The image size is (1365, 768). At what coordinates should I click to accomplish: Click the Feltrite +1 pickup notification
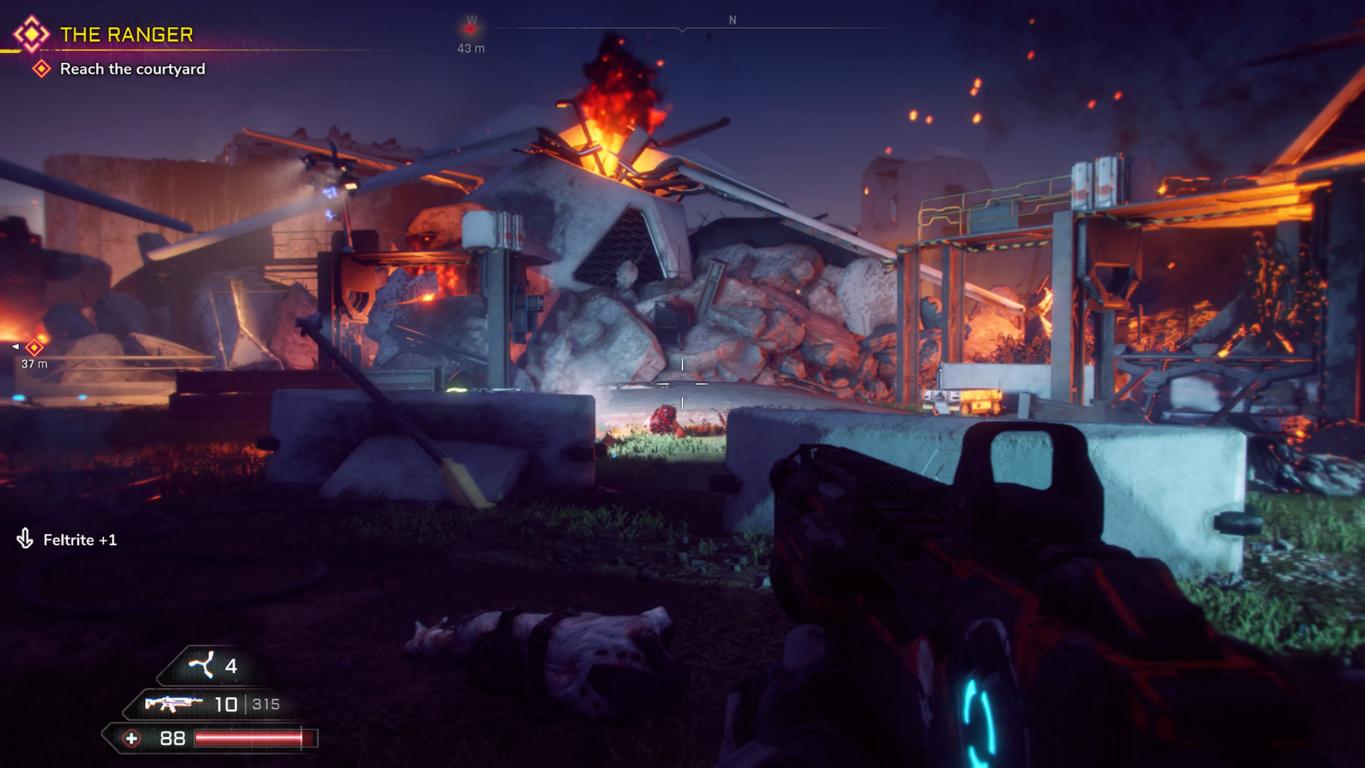79,540
